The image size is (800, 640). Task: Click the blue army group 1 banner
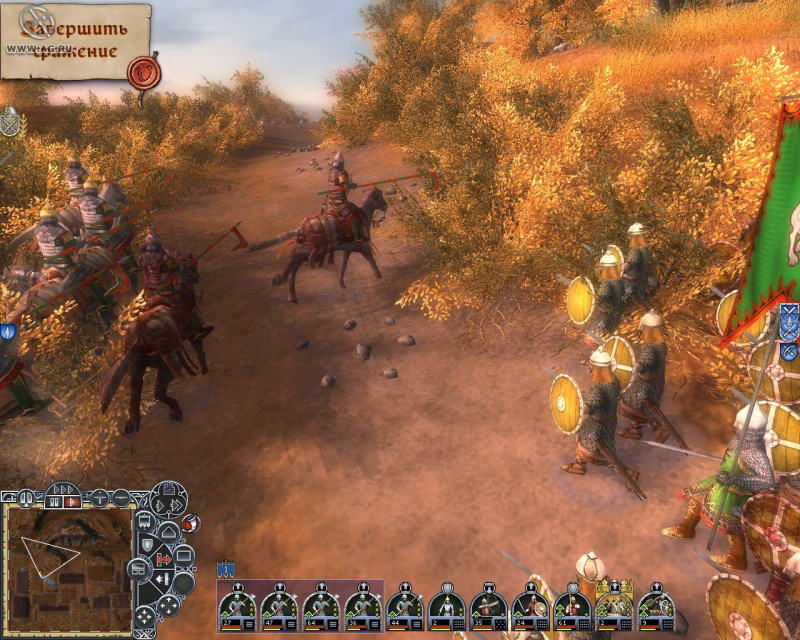227,568
